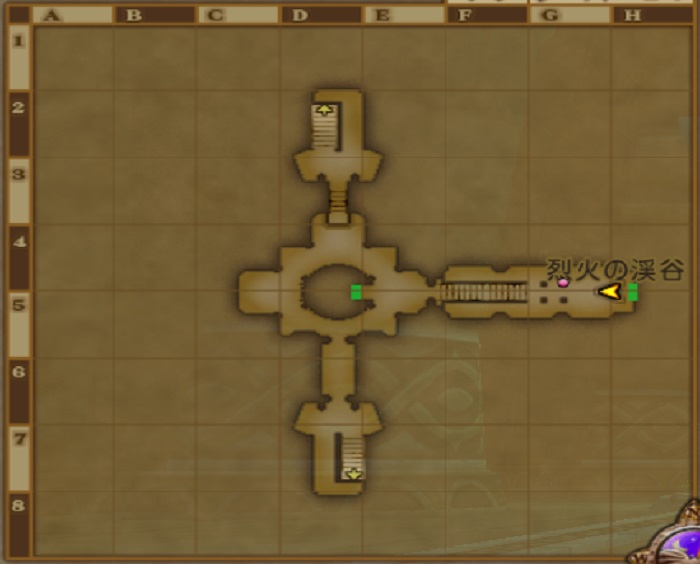The image size is (700, 564).
Task: Click the yellow player arrow marker
Action: pos(608,291)
